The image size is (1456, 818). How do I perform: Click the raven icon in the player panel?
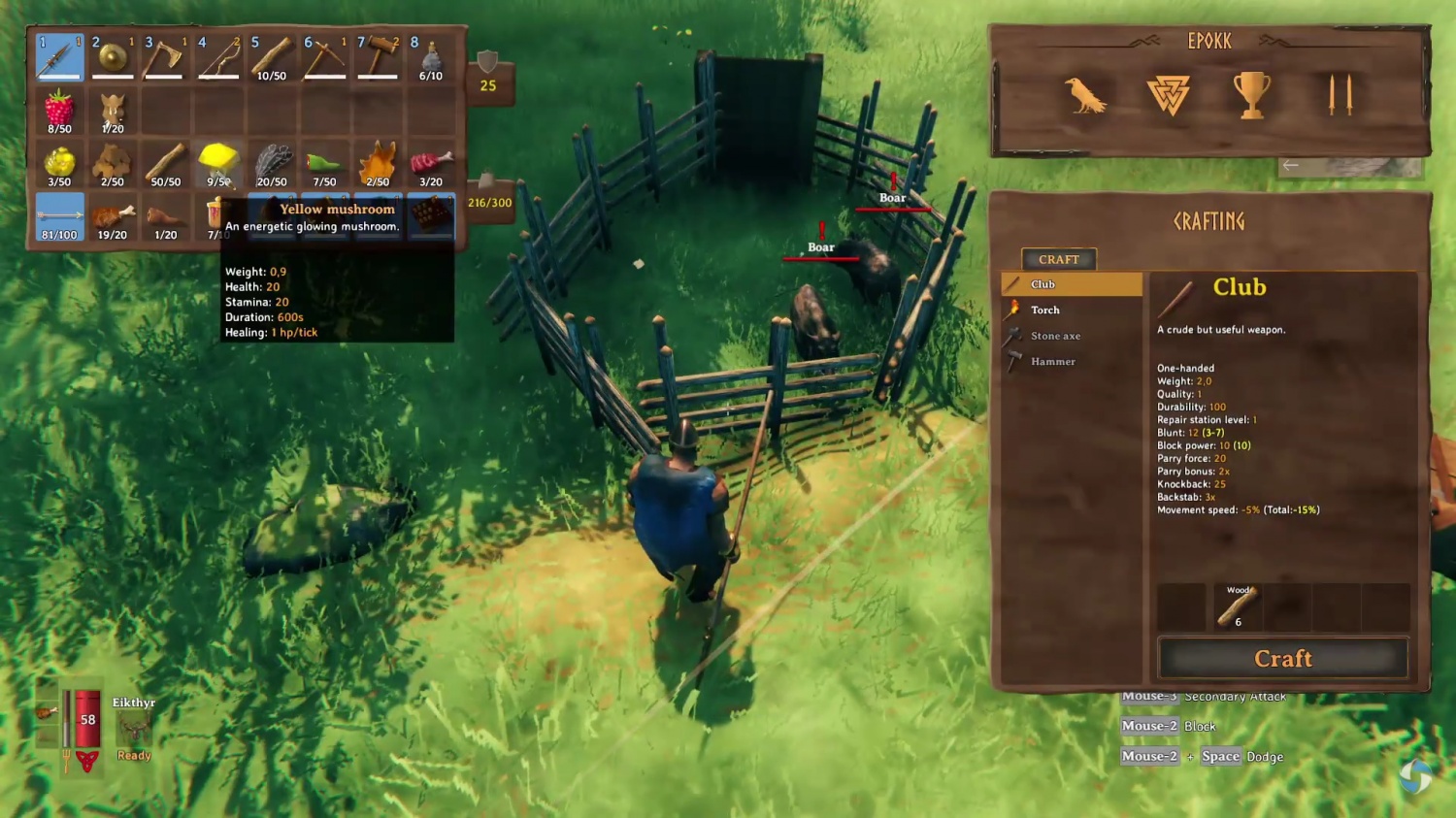[x=1084, y=95]
